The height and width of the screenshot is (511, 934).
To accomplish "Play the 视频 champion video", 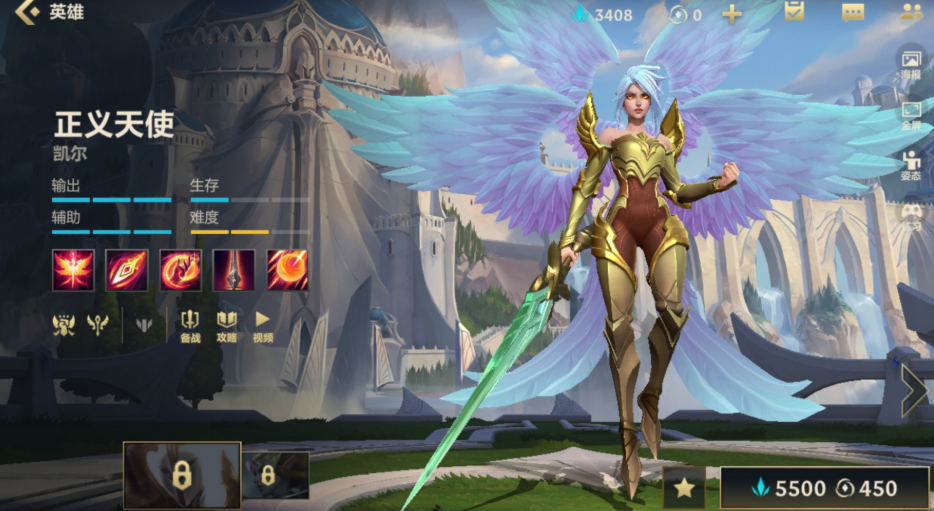I will coord(262,326).
